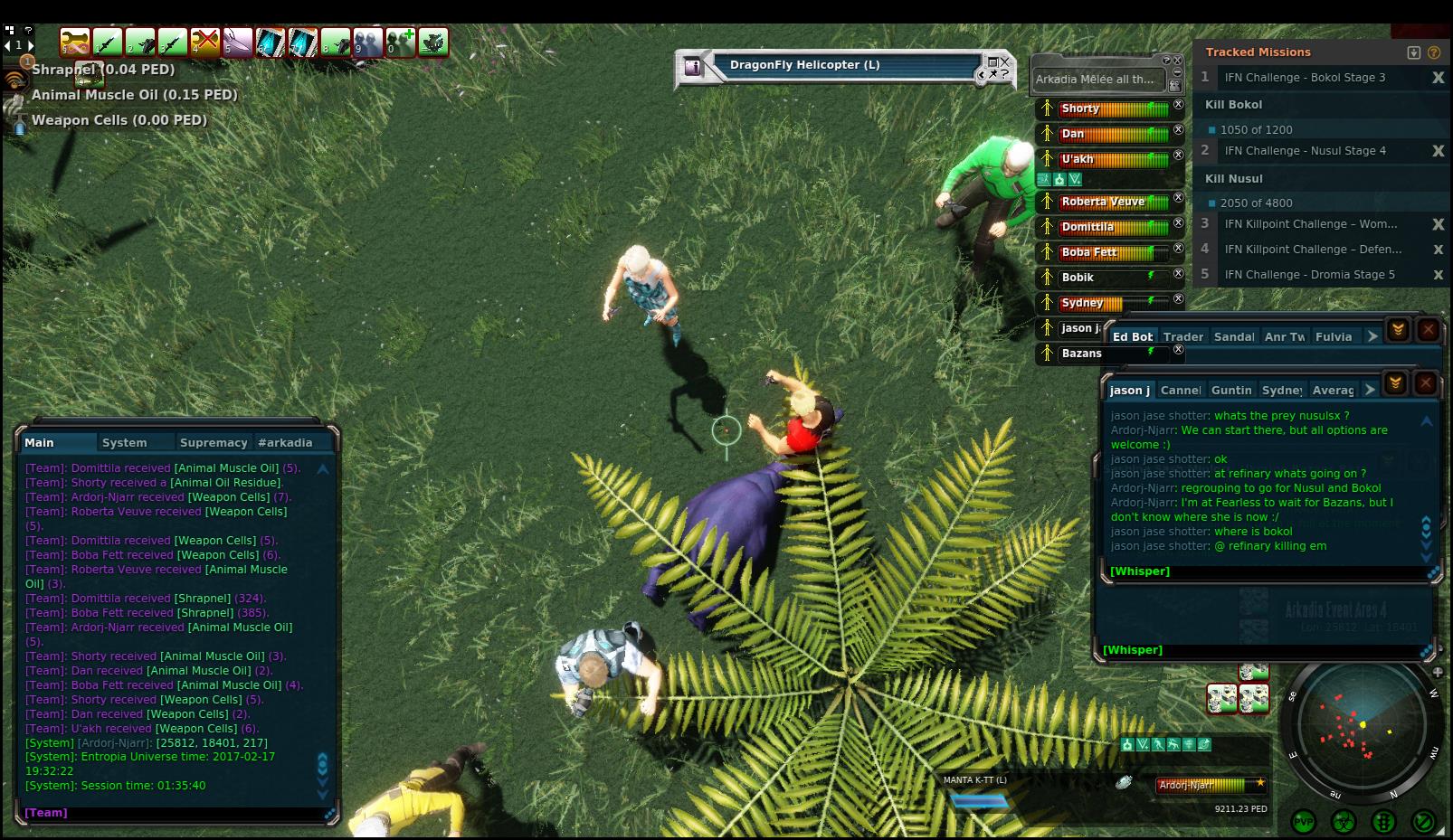Switch to the #arkadia chat channel
This screenshot has width=1453, height=840.
coord(285,442)
